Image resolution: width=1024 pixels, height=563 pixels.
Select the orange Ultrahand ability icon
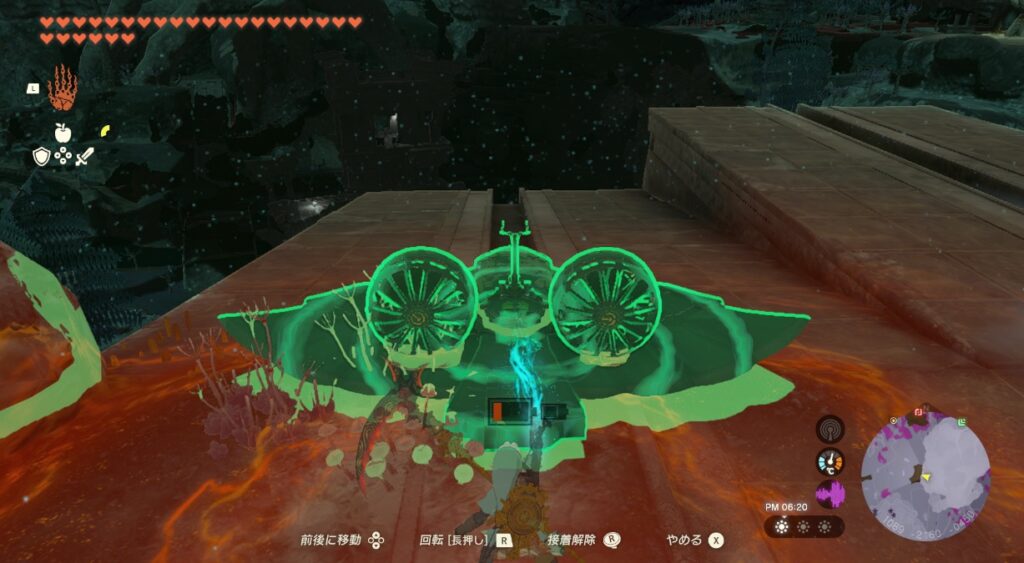(x=62, y=87)
